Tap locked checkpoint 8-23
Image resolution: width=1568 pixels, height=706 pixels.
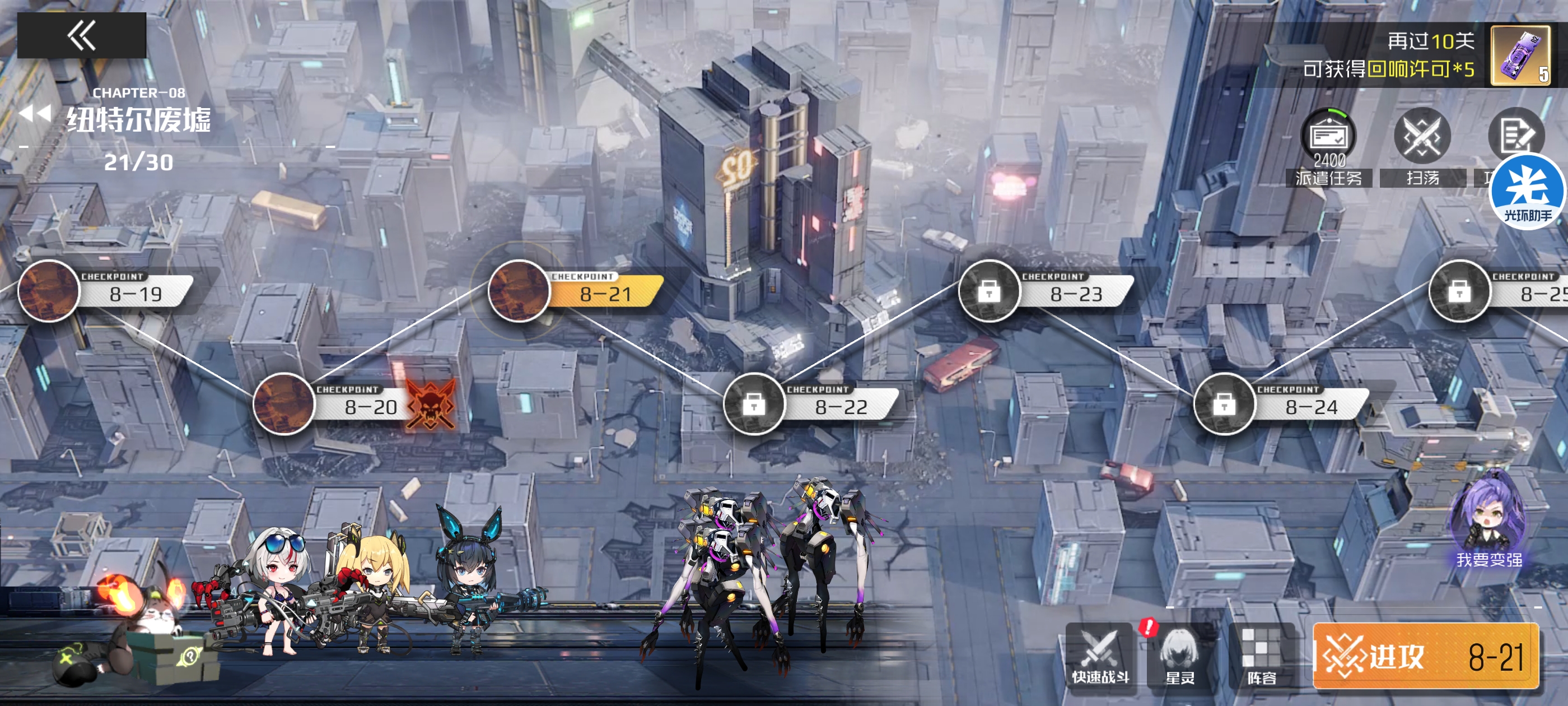coord(989,291)
